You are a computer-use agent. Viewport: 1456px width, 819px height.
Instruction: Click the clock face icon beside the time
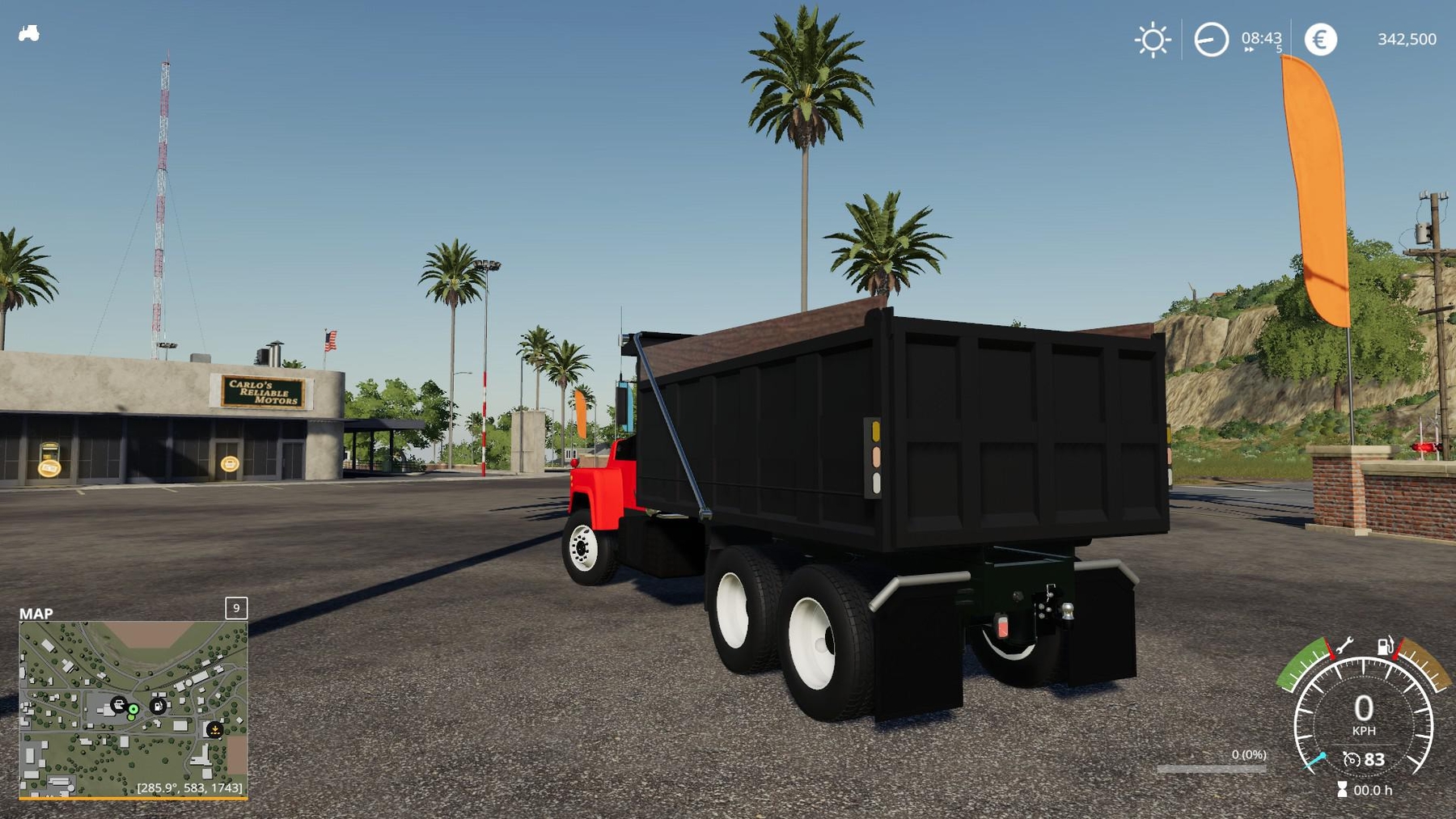click(x=1211, y=38)
